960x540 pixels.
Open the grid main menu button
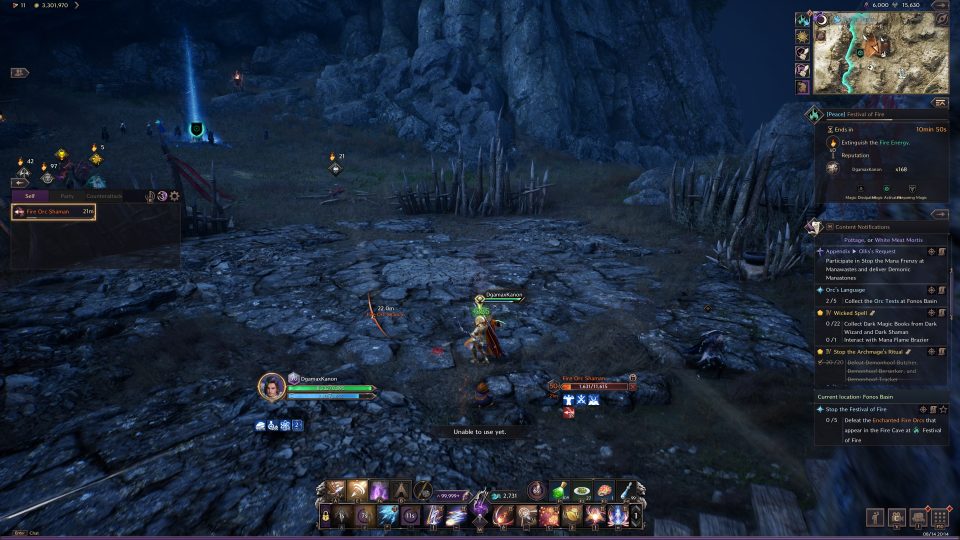click(x=940, y=517)
